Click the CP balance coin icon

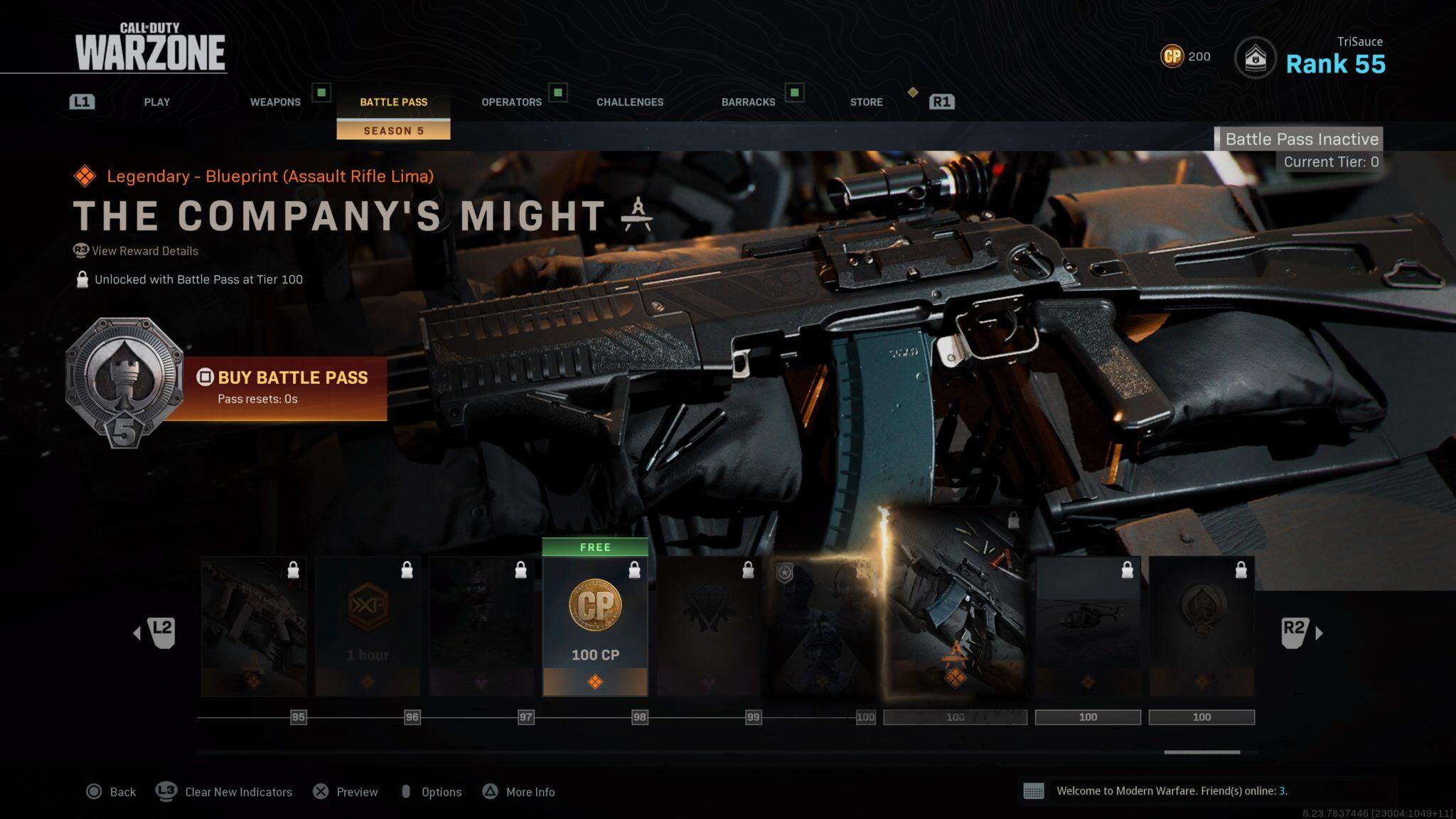pos(1172,56)
